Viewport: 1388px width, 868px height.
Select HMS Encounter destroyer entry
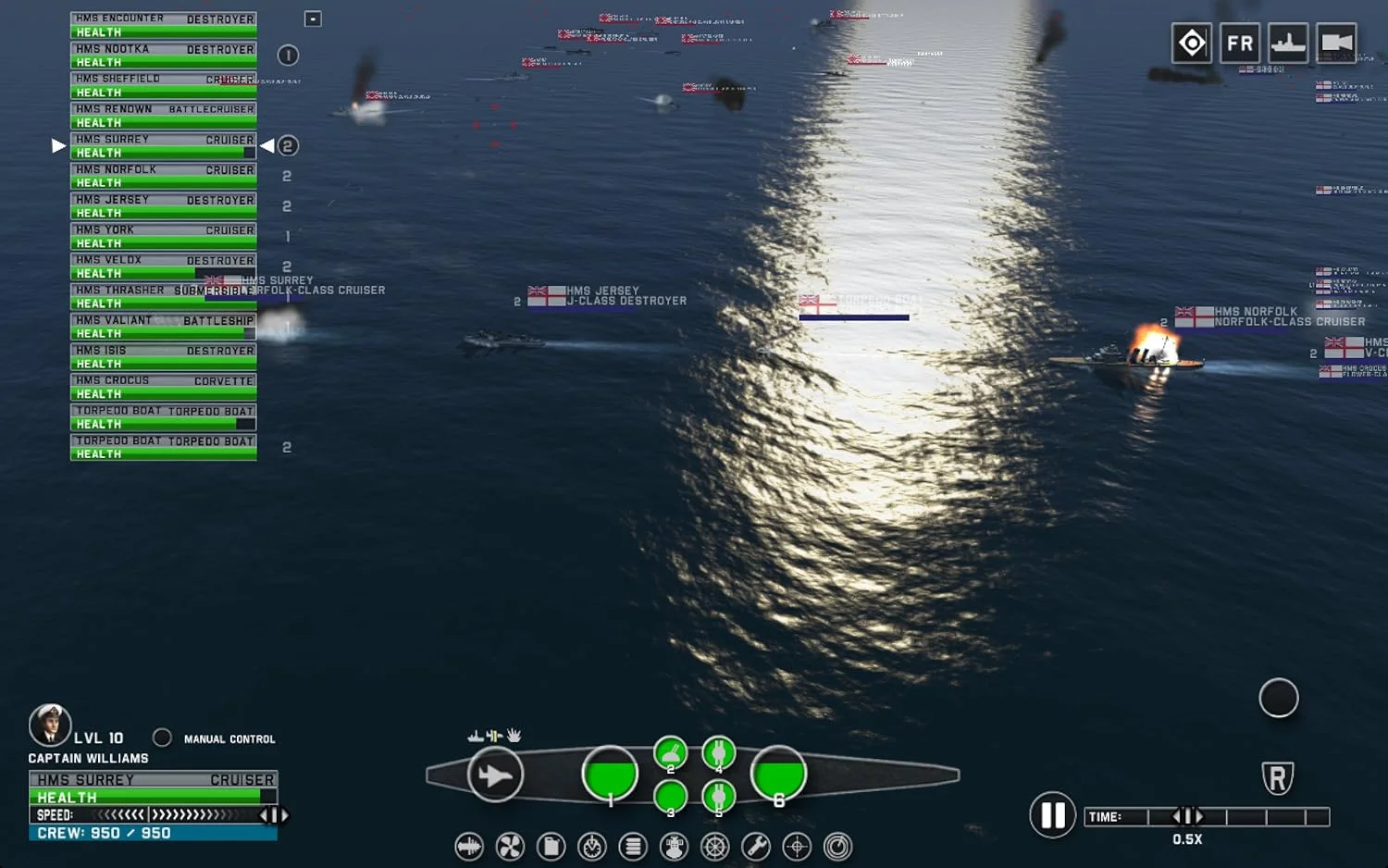point(164,25)
